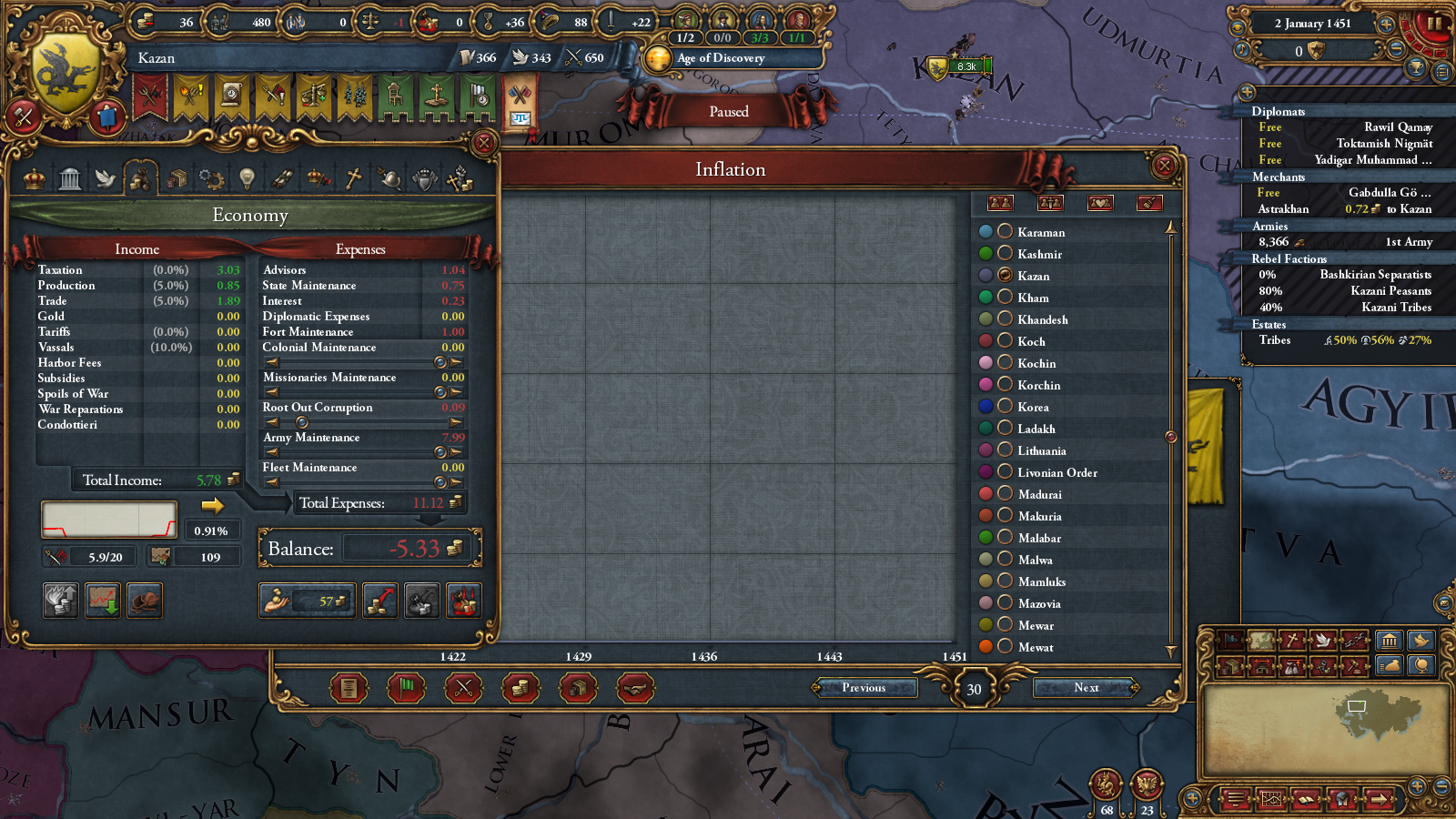
Task: Open the ledger economy page coins icon
Action: 521,687
